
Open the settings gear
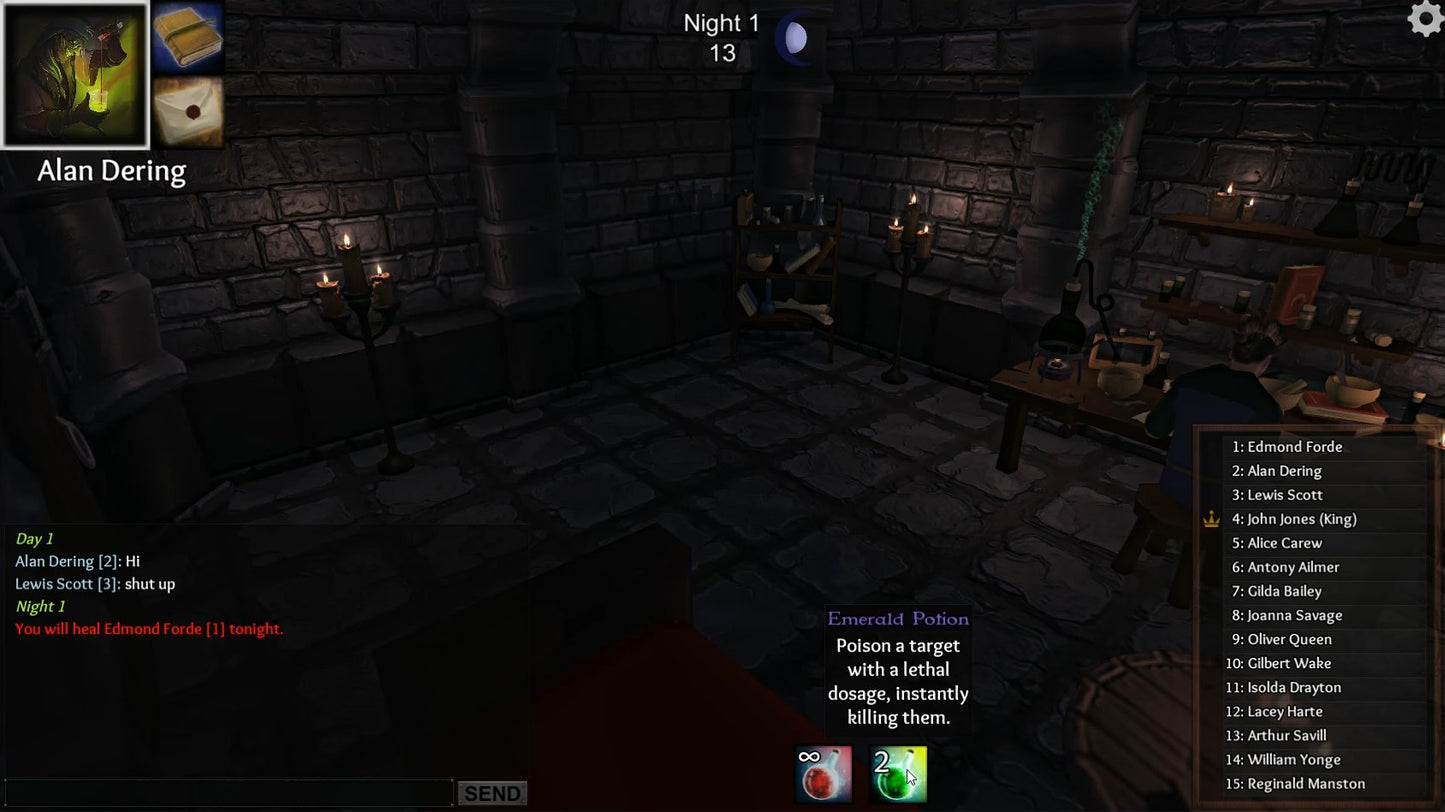[x=1424, y=19]
